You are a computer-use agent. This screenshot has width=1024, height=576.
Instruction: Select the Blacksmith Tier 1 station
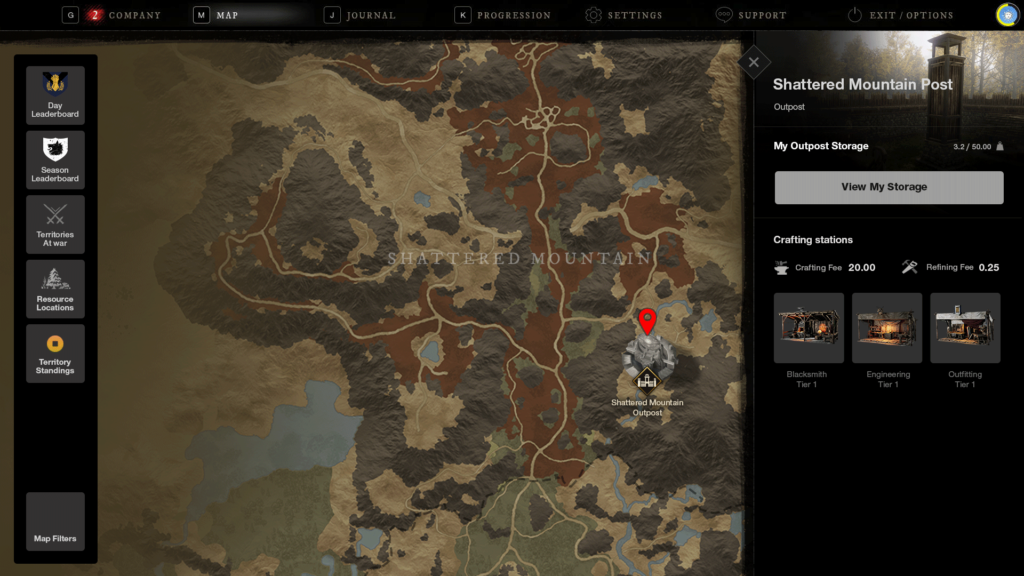pos(808,328)
